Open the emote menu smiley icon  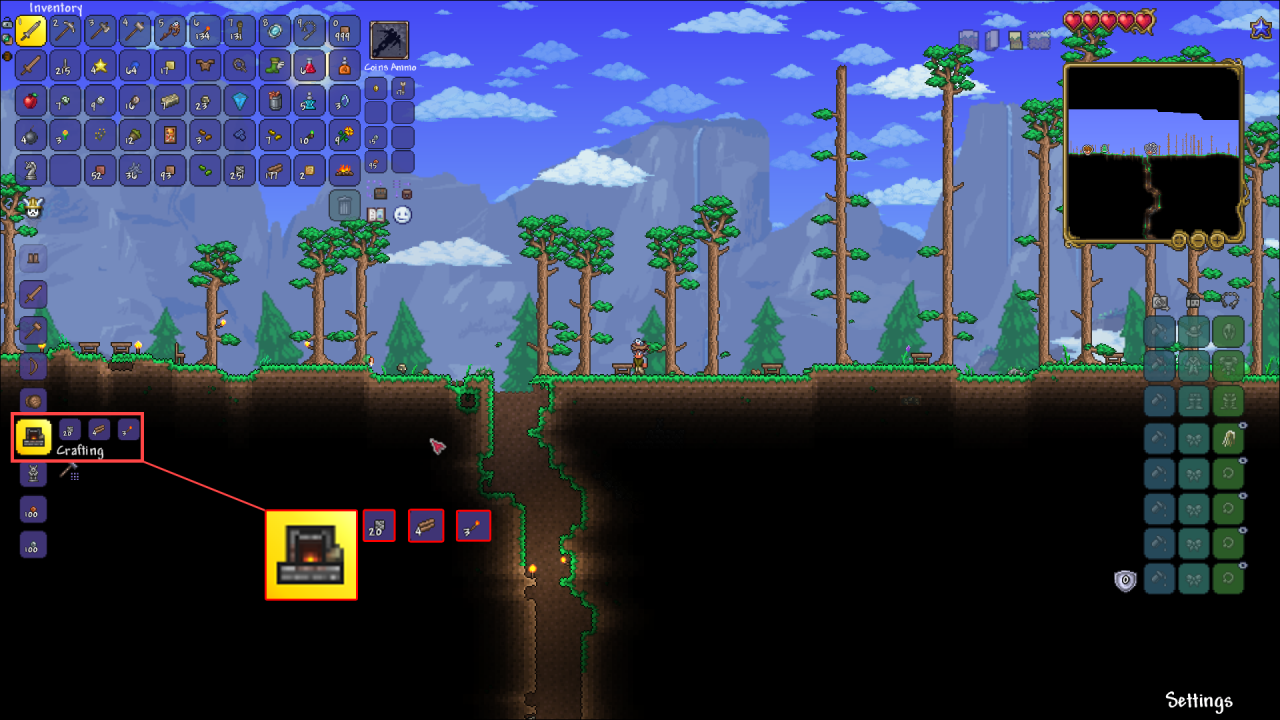(x=402, y=214)
